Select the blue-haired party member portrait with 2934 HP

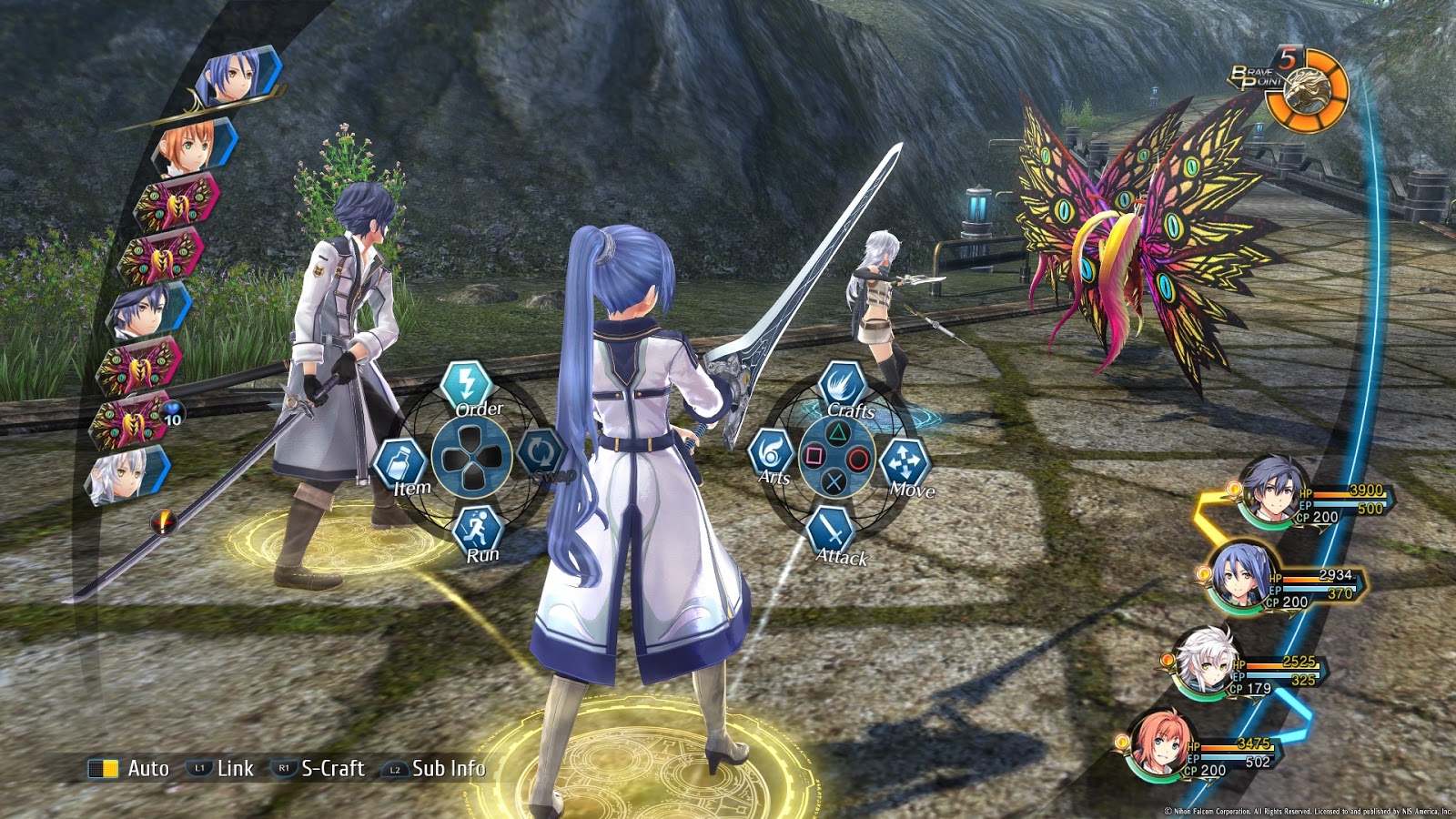(x=1240, y=579)
